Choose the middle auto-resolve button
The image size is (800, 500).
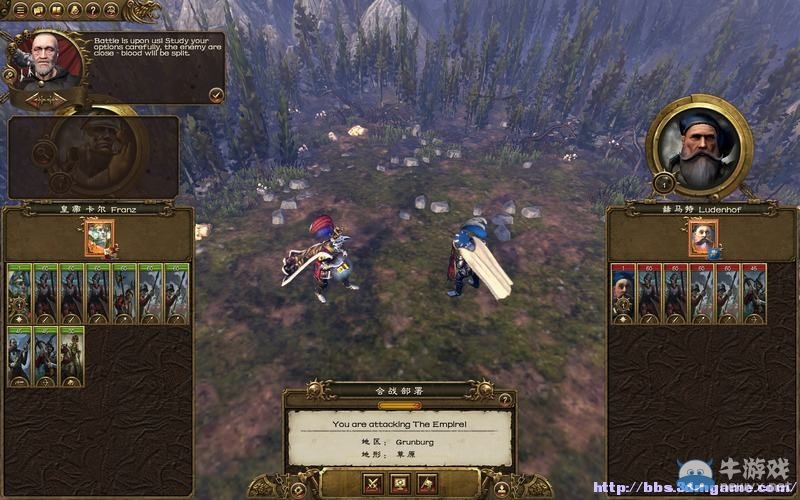coord(399,484)
